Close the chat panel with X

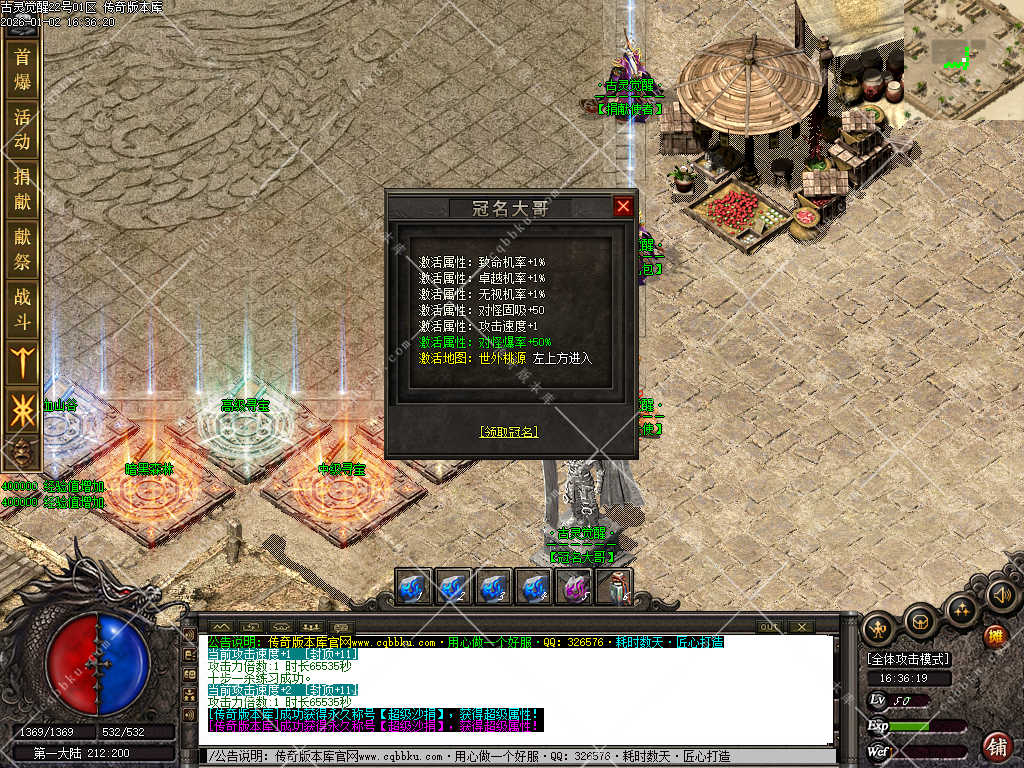(x=801, y=627)
